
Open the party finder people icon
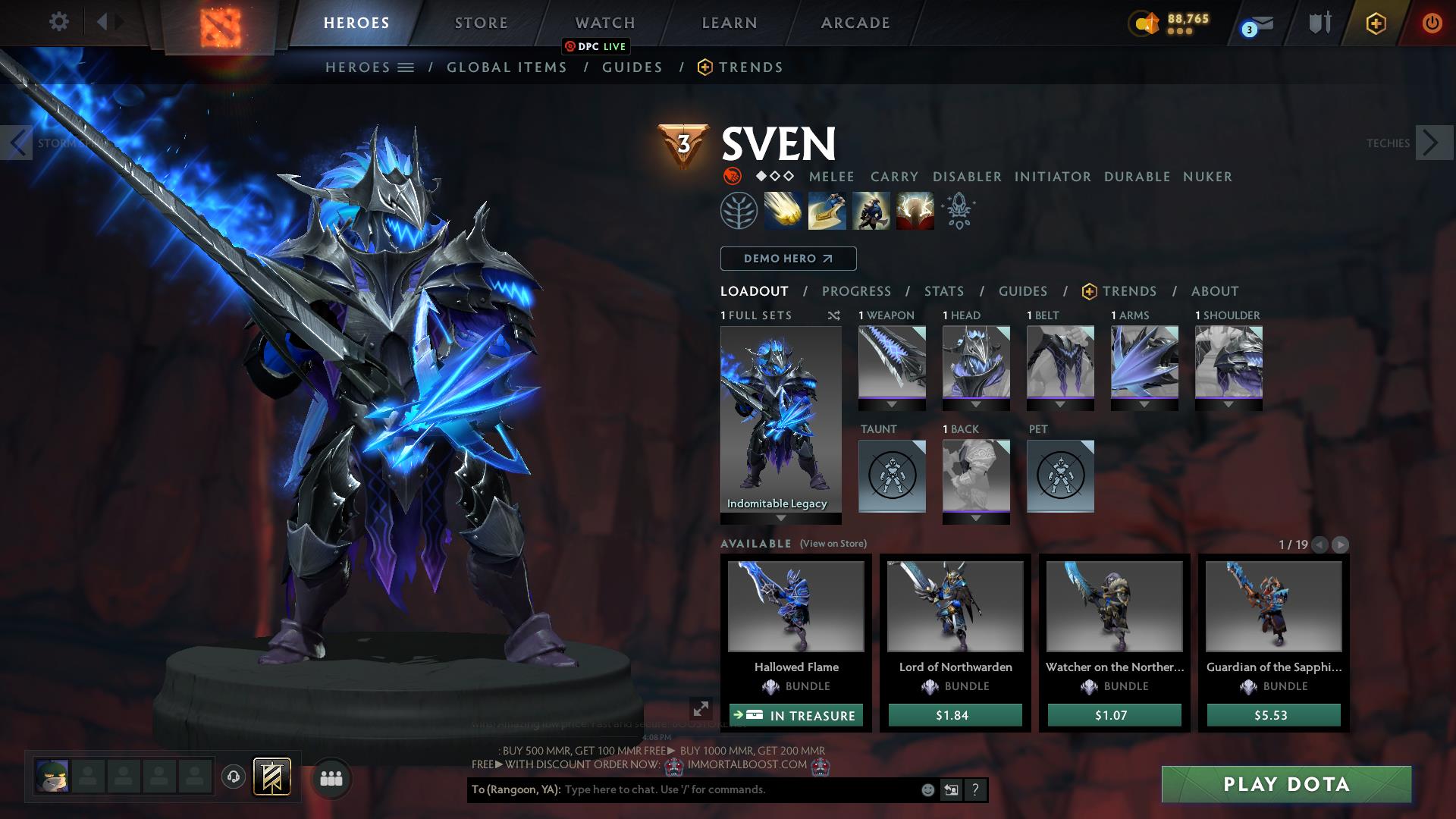330,777
